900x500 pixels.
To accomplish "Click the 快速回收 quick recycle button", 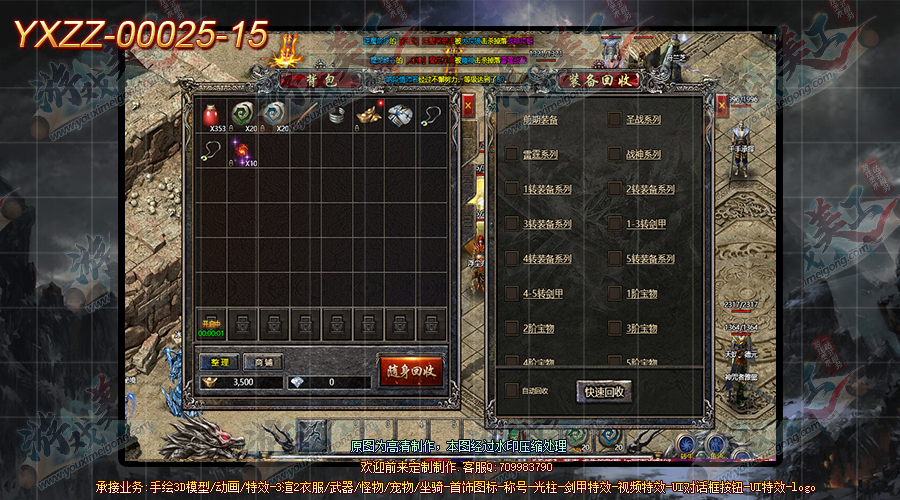I will pyautogui.click(x=604, y=391).
